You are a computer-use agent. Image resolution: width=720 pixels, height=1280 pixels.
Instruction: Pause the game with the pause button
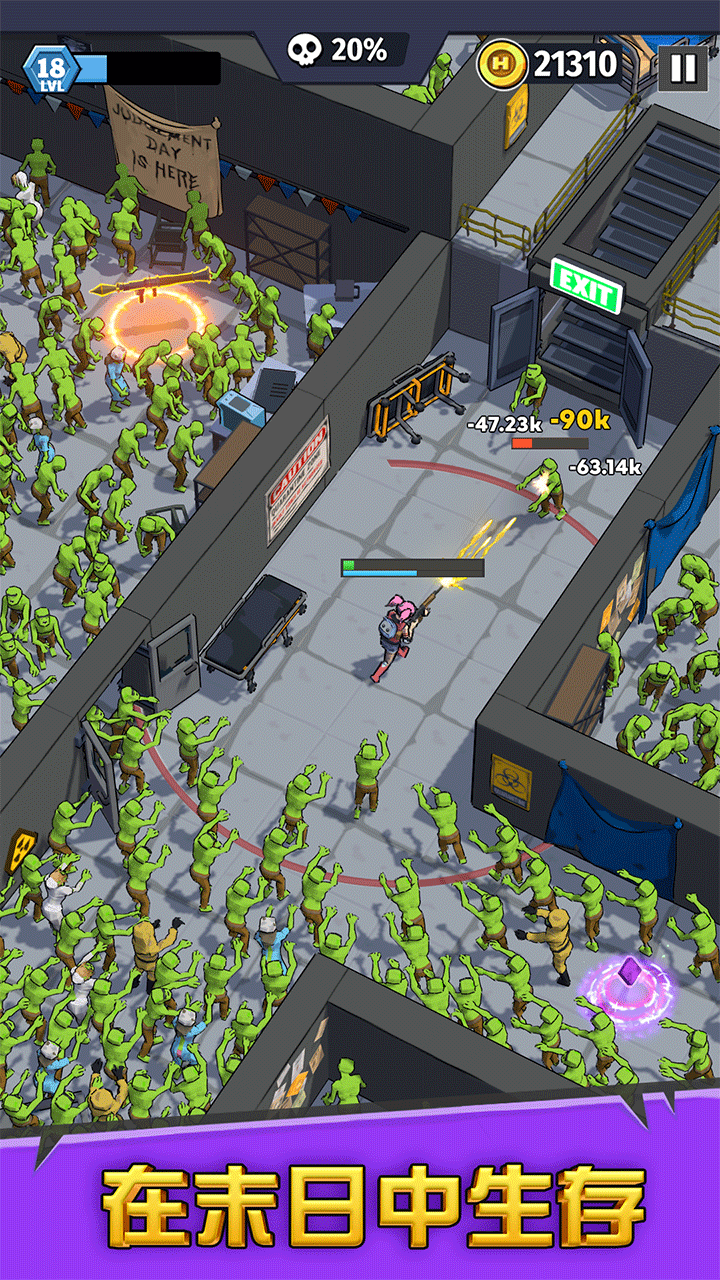[x=682, y=67]
